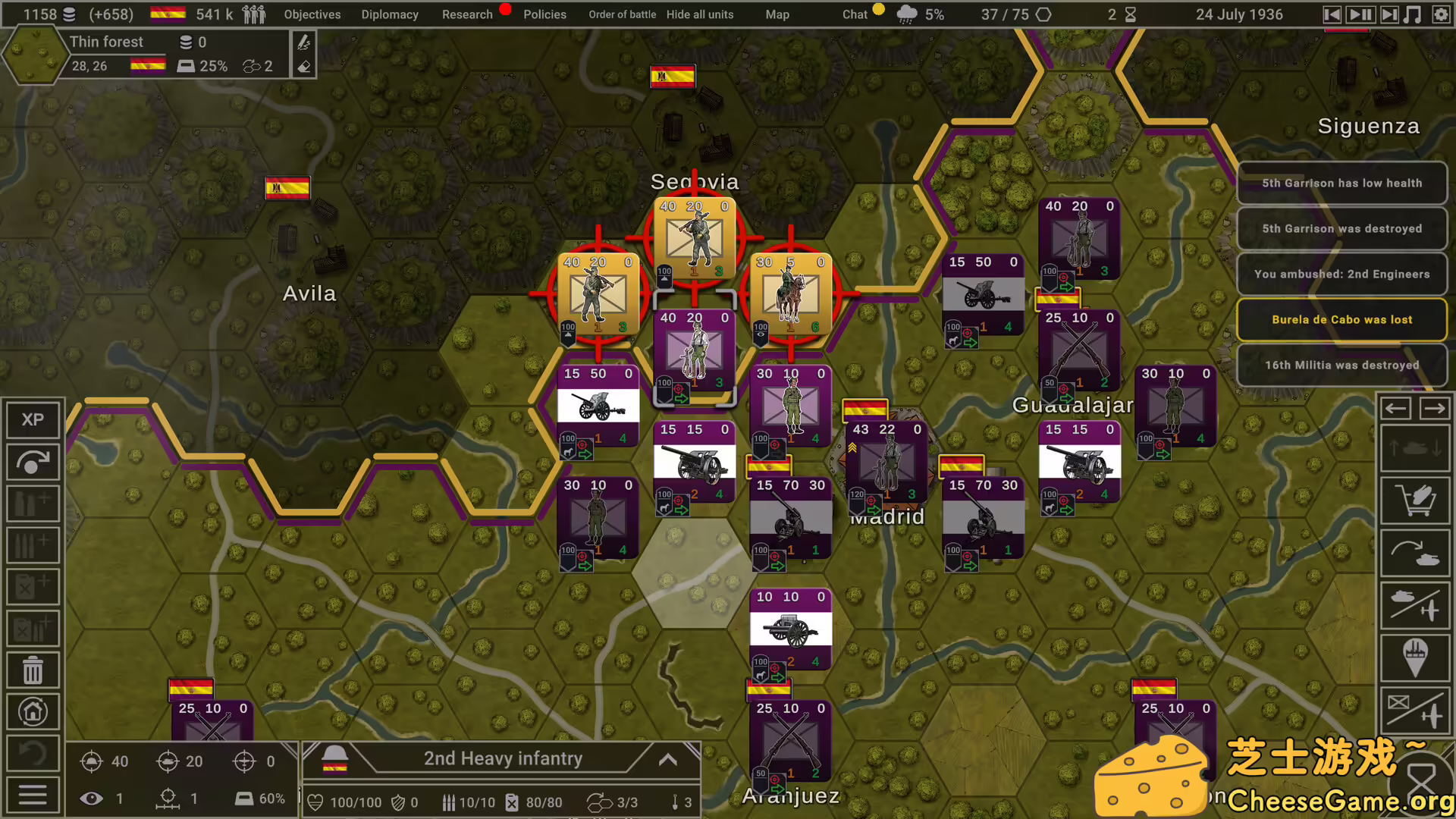Open the factory location pin tool

tap(1415, 659)
